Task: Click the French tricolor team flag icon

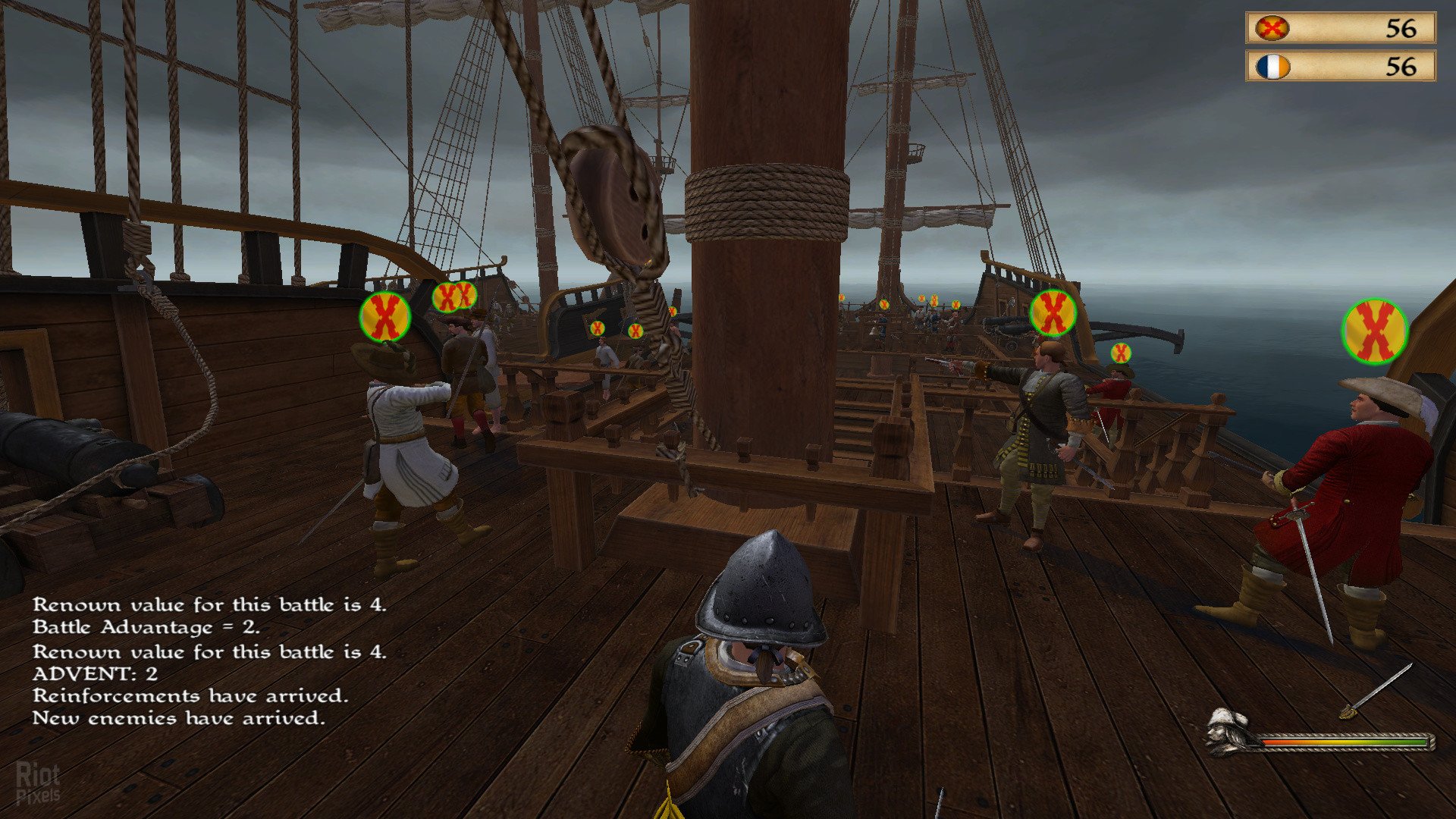Action: click(1272, 67)
